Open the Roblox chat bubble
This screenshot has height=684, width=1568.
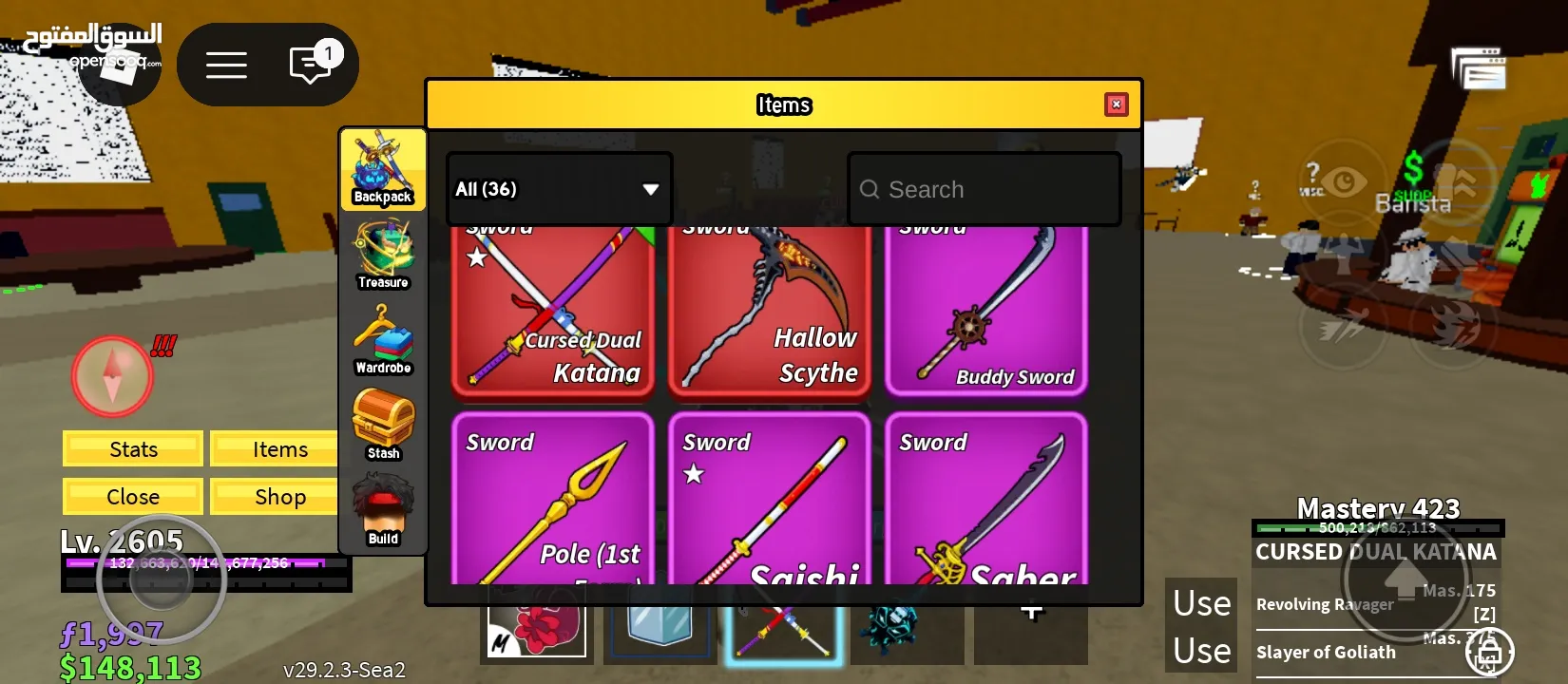(x=311, y=65)
